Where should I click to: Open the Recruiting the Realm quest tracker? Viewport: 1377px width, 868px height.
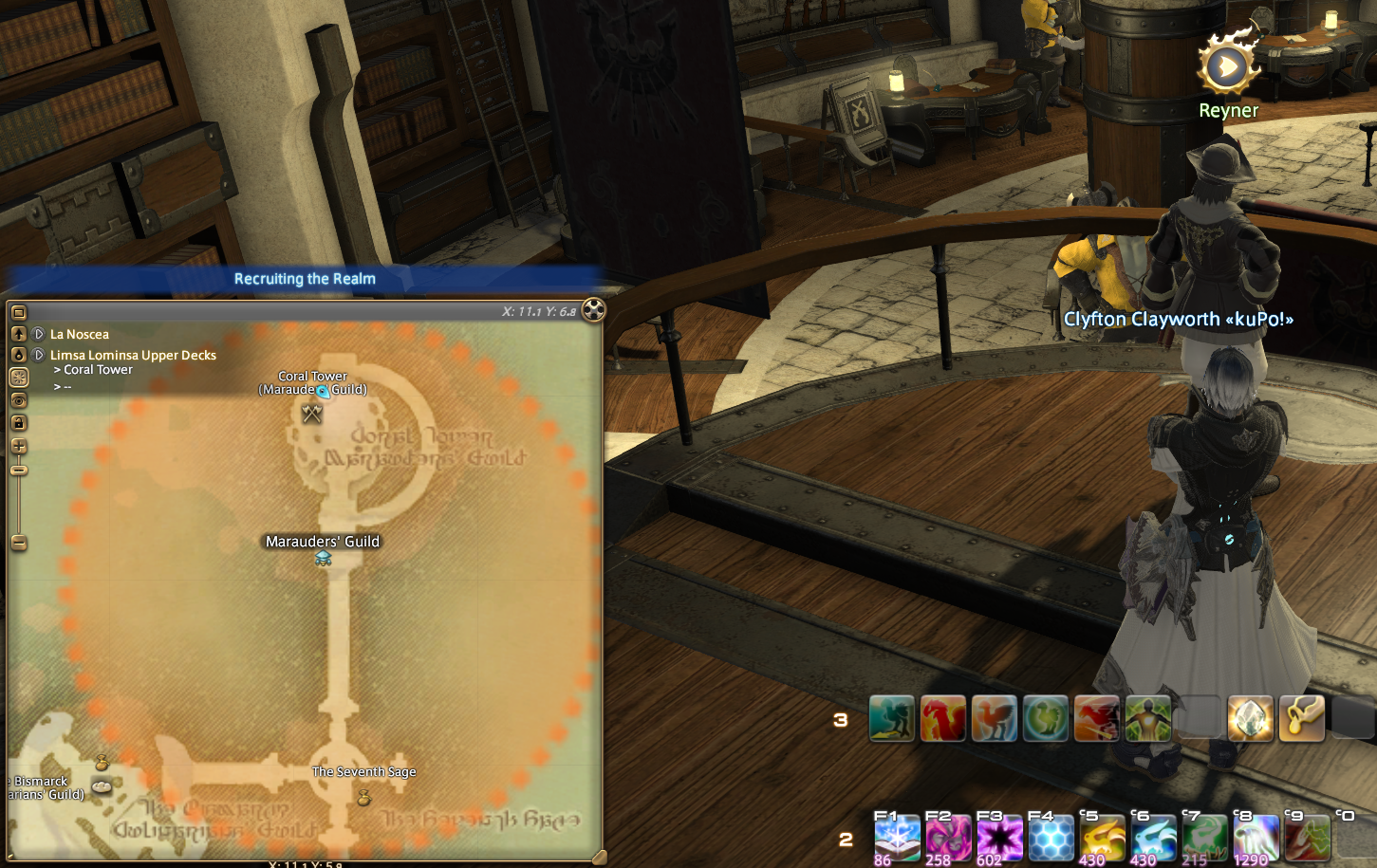(x=305, y=279)
